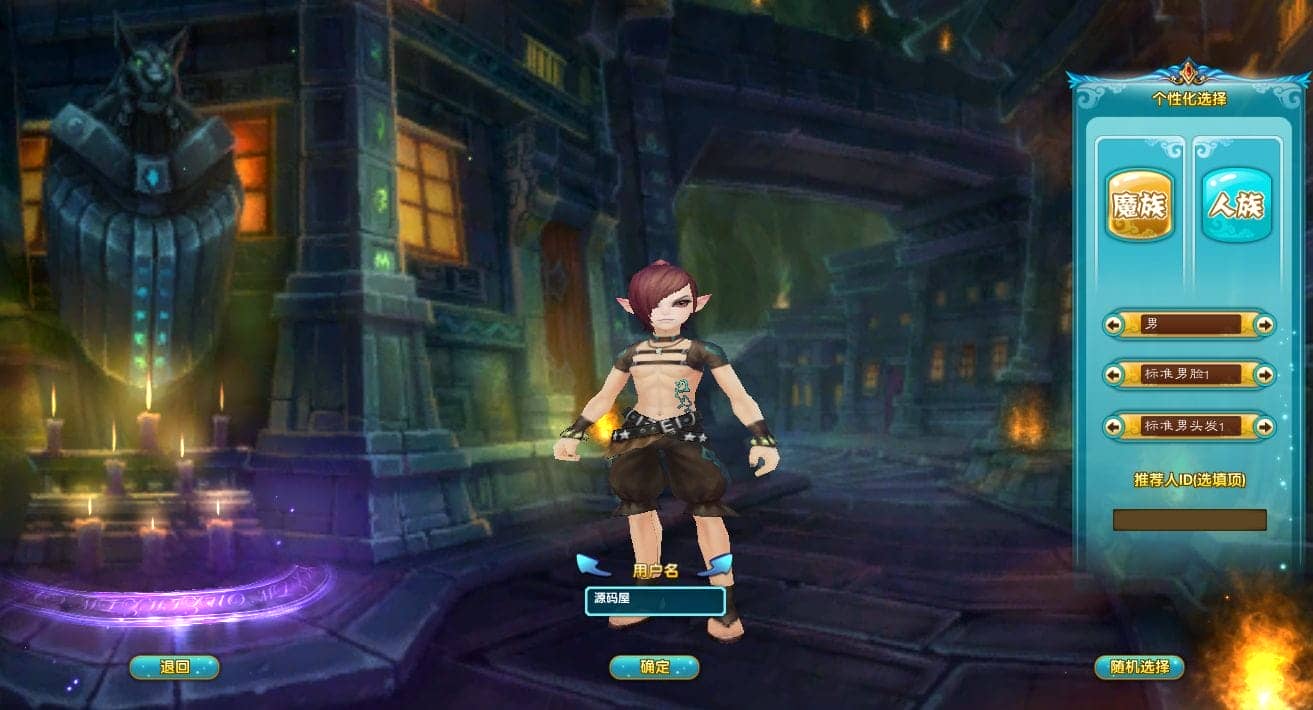
Task: Rotate character with the right blue arrow
Action: coord(715,566)
